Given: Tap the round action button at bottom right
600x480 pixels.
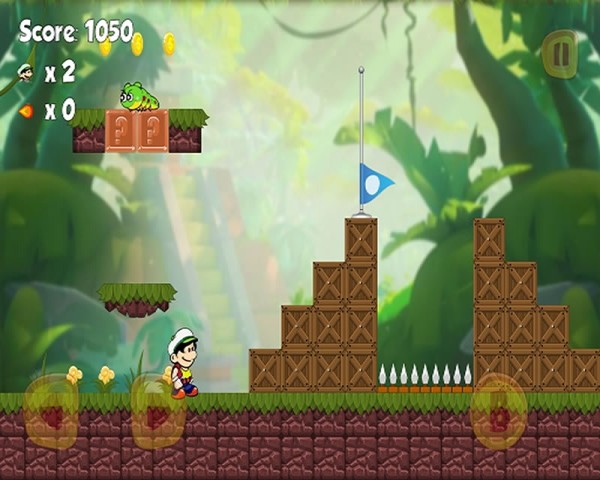Looking at the screenshot, I should click(498, 410).
